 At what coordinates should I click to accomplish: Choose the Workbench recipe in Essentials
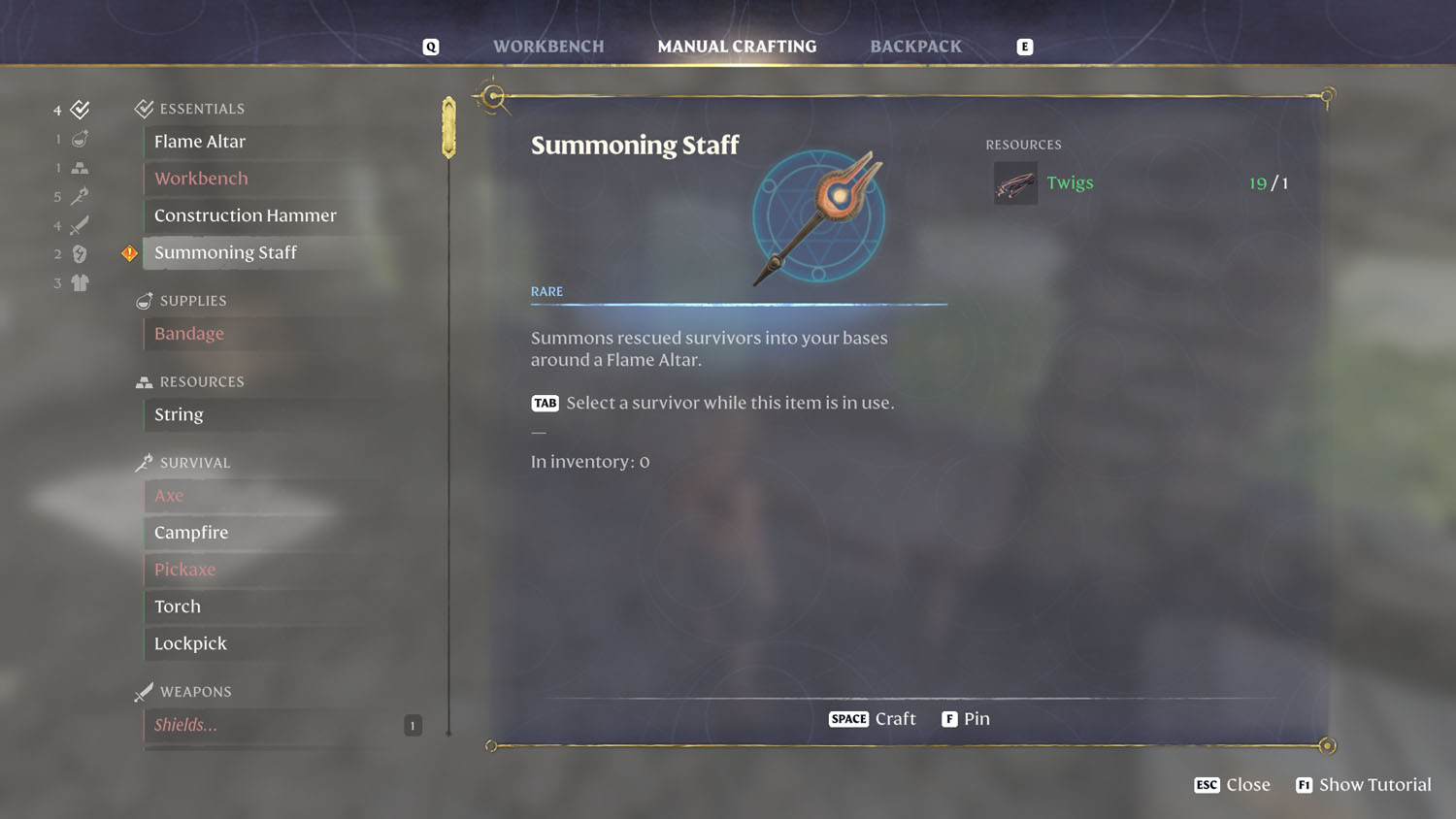point(201,179)
